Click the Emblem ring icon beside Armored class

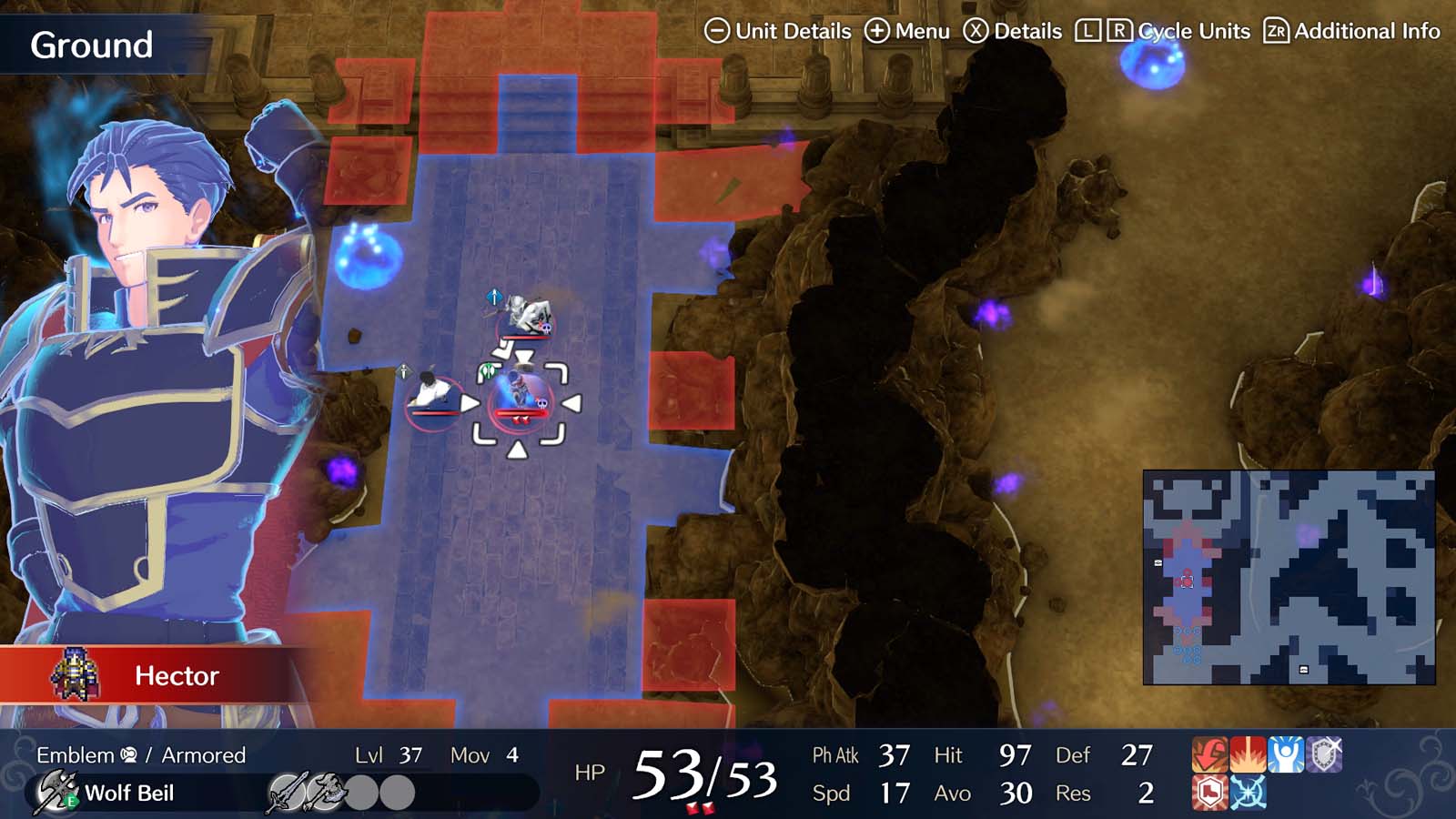127,753
